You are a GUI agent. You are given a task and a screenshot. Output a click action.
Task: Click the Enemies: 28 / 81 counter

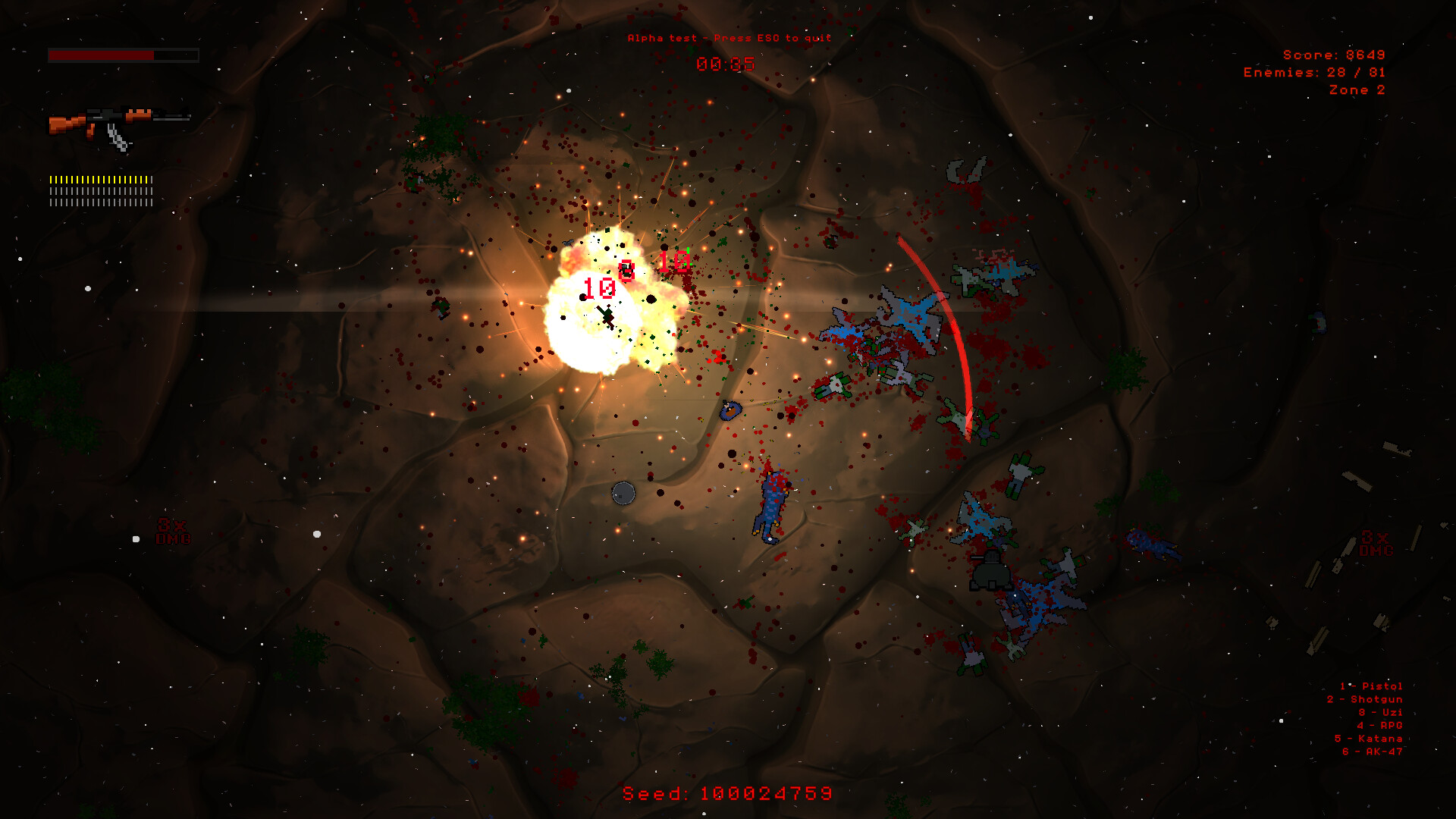[1313, 72]
